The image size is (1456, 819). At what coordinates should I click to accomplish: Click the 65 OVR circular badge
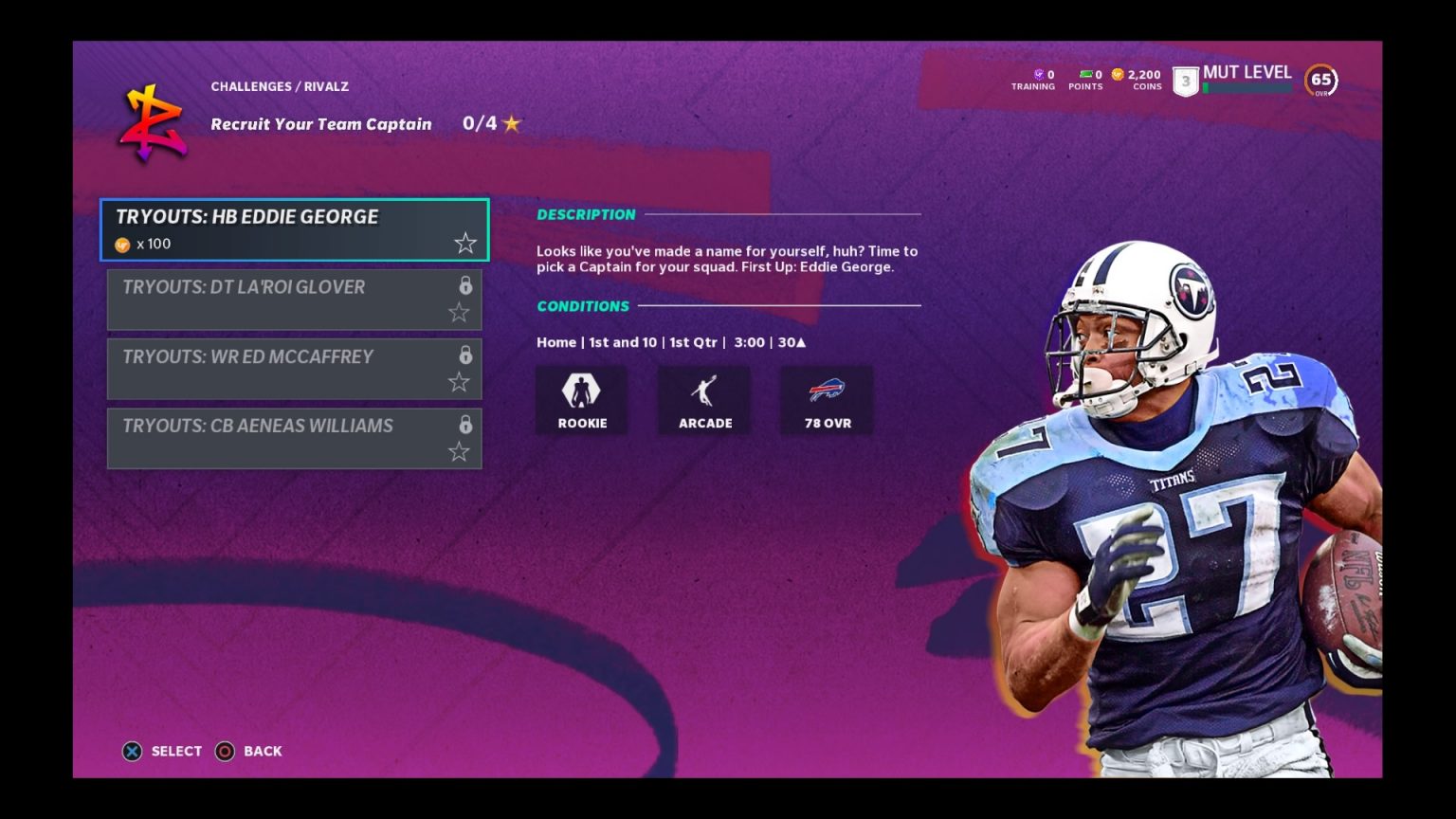[1320, 82]
